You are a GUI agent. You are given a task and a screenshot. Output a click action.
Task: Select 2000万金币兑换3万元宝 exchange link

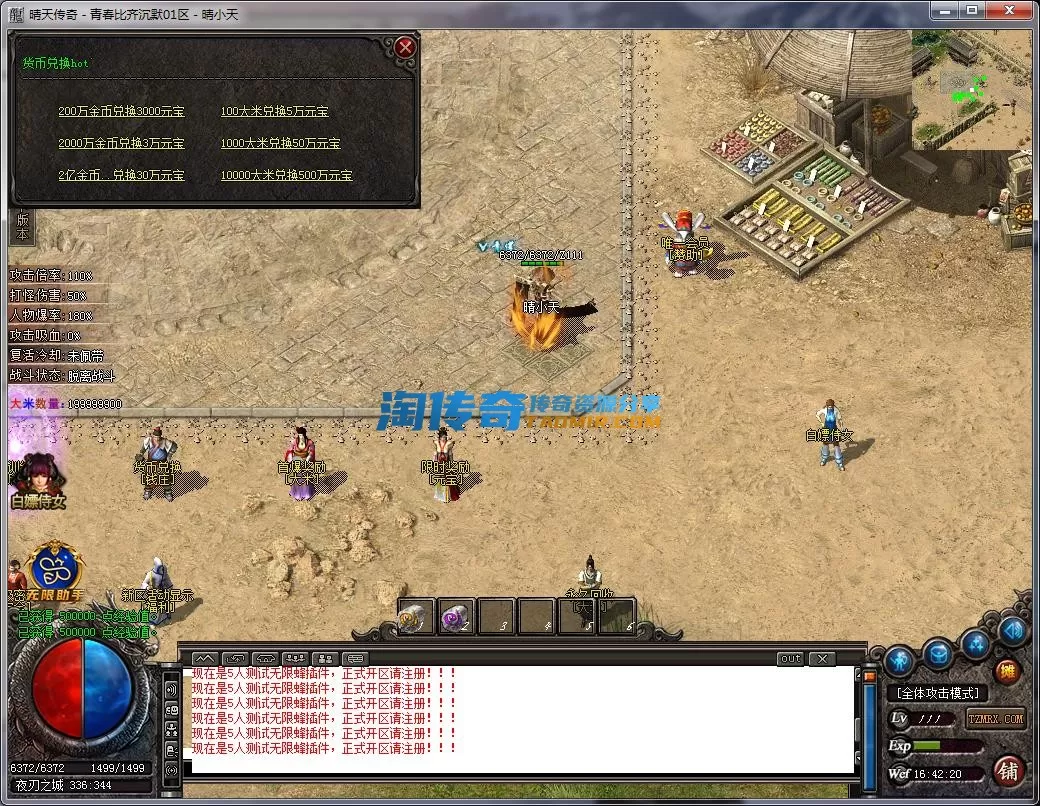tap(121, 144)
